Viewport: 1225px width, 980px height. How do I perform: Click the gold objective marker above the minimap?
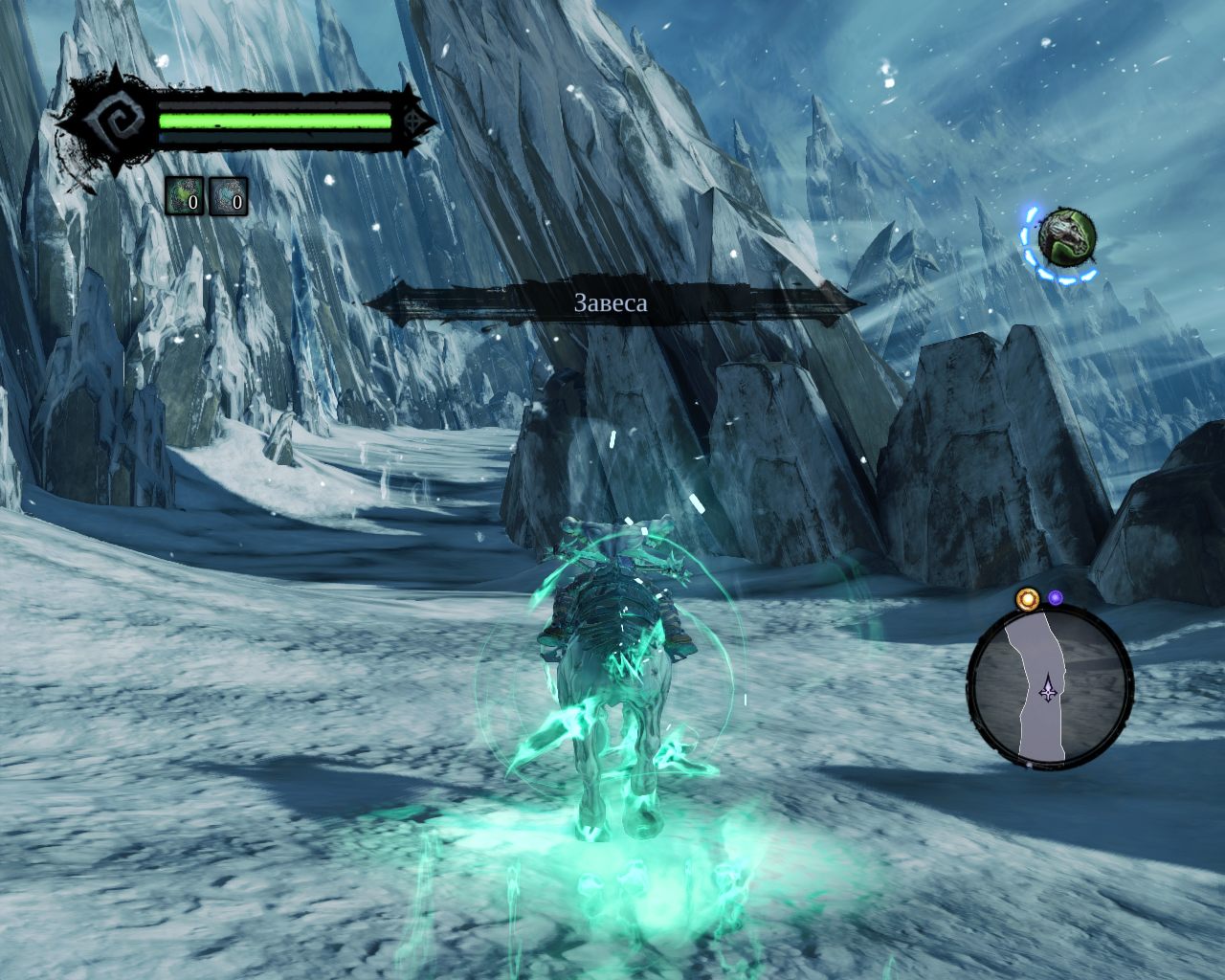(1027, 600)
